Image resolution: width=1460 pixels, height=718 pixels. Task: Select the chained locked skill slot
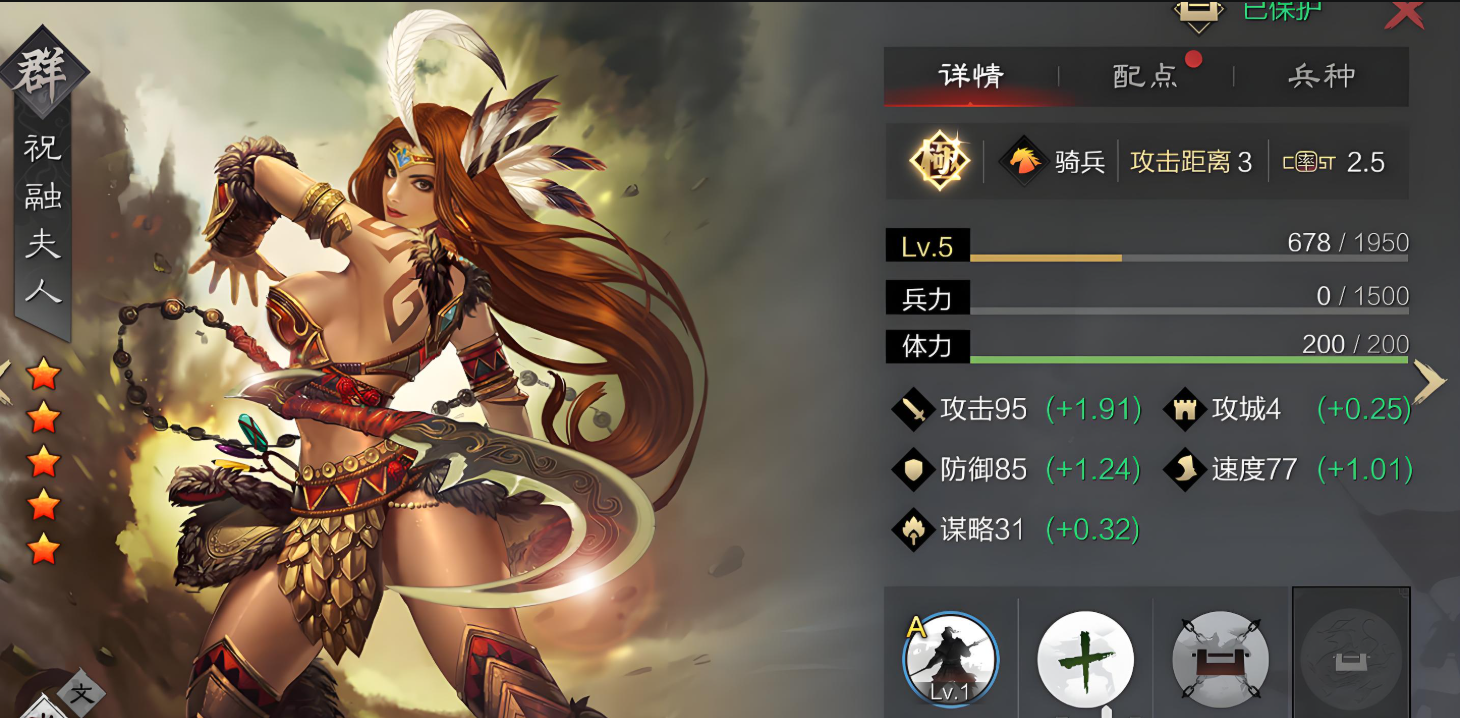tap(1220, 660)
